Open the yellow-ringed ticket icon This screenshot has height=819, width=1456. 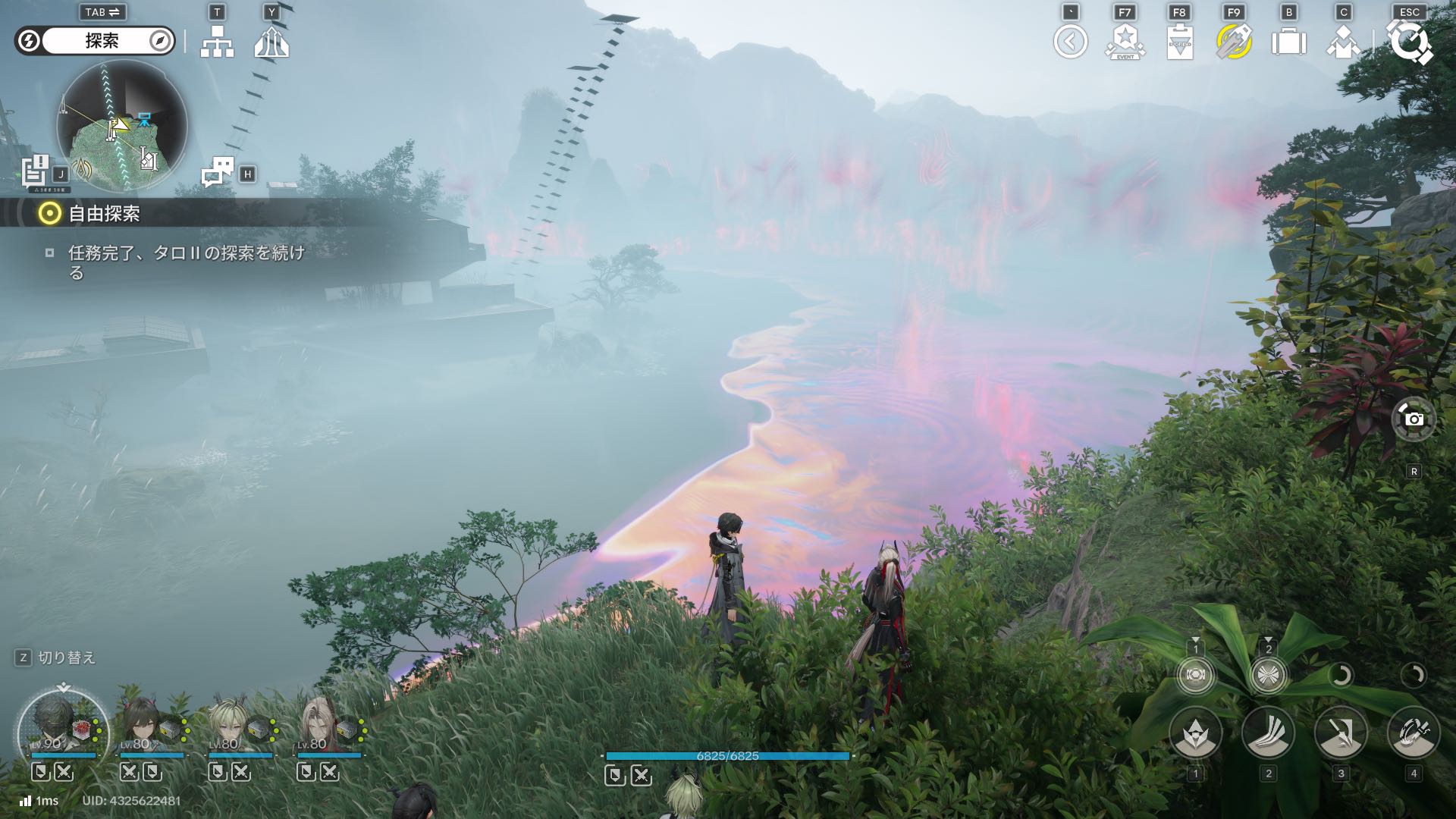click(1234, 42)
